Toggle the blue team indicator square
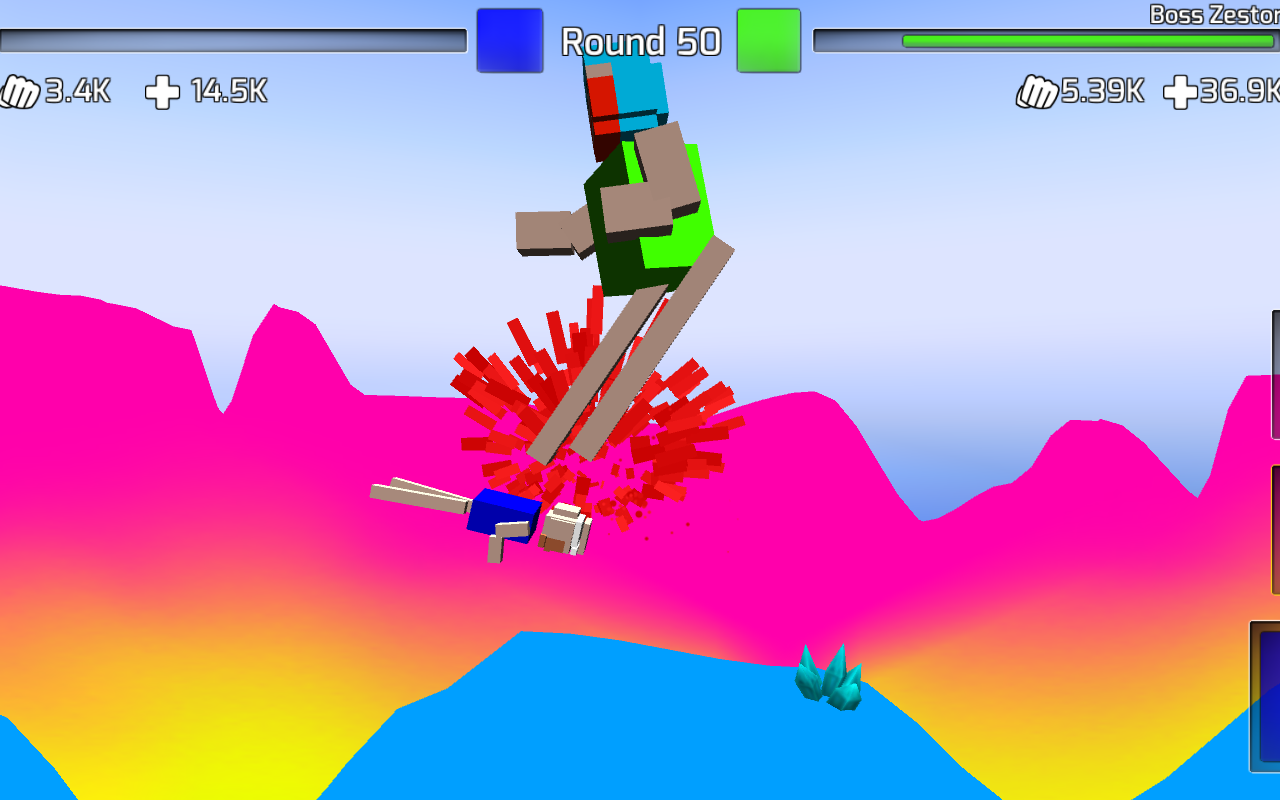 point(509,40)
